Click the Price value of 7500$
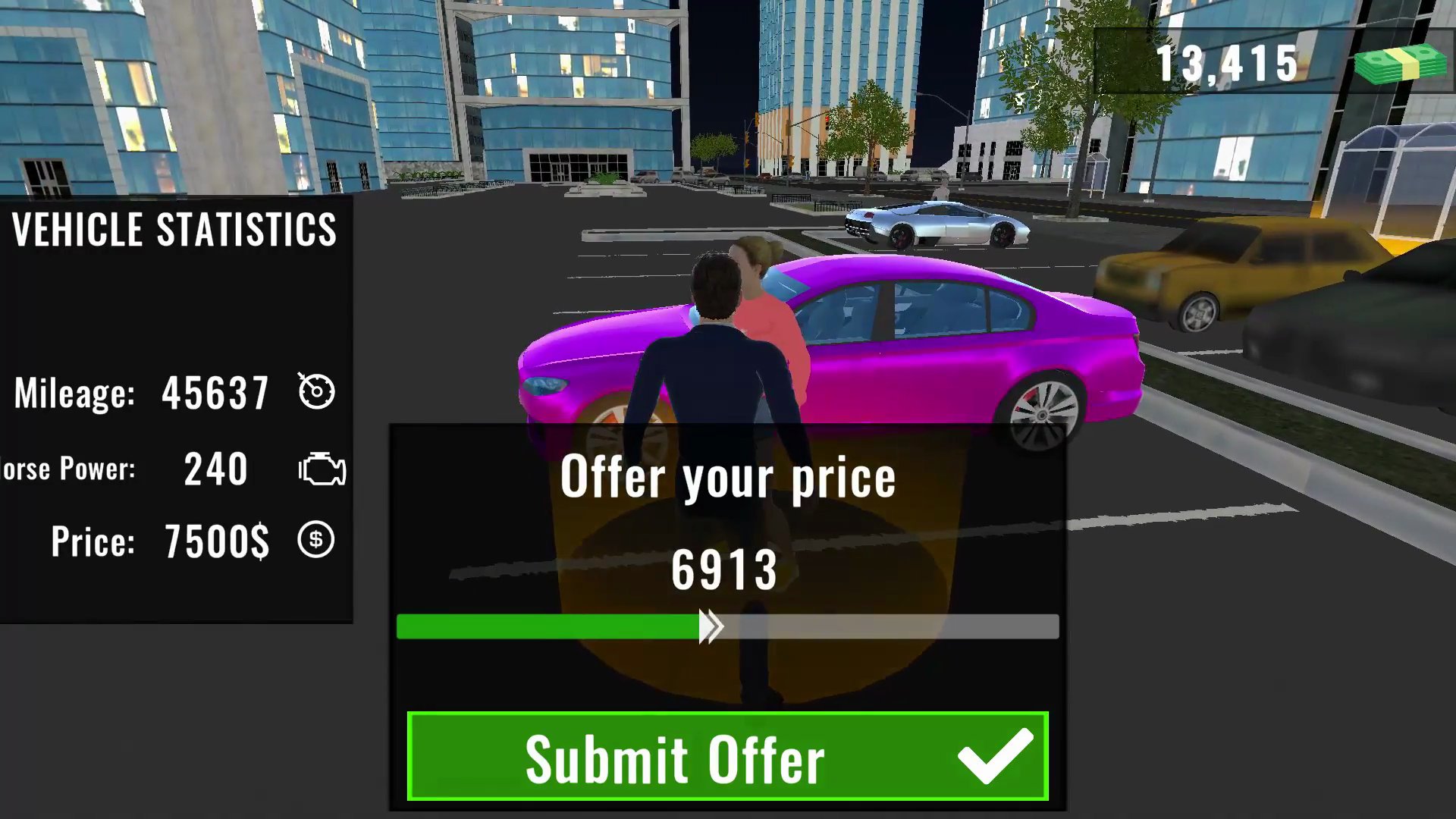This screenshot has width=1456, height=819. click(215, 541)
